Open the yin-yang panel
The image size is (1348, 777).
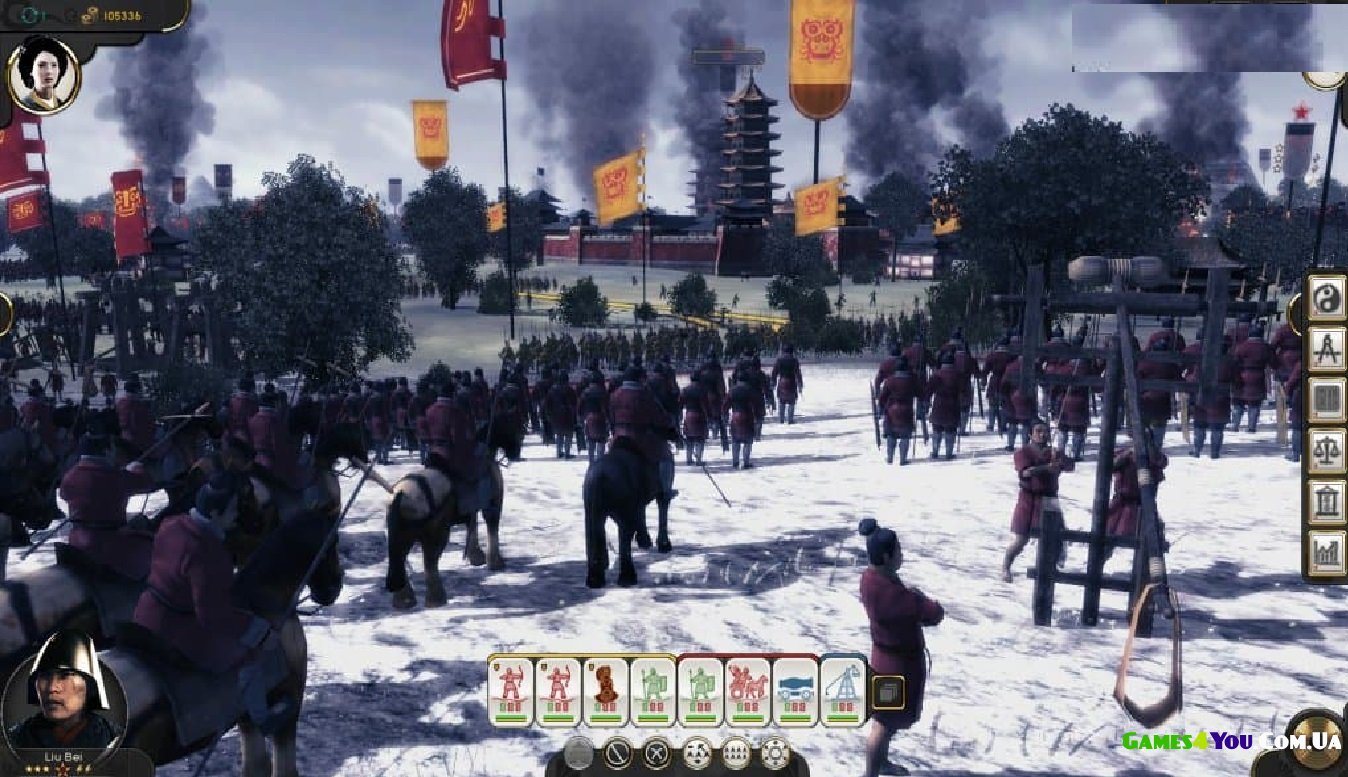[1327, 298]
